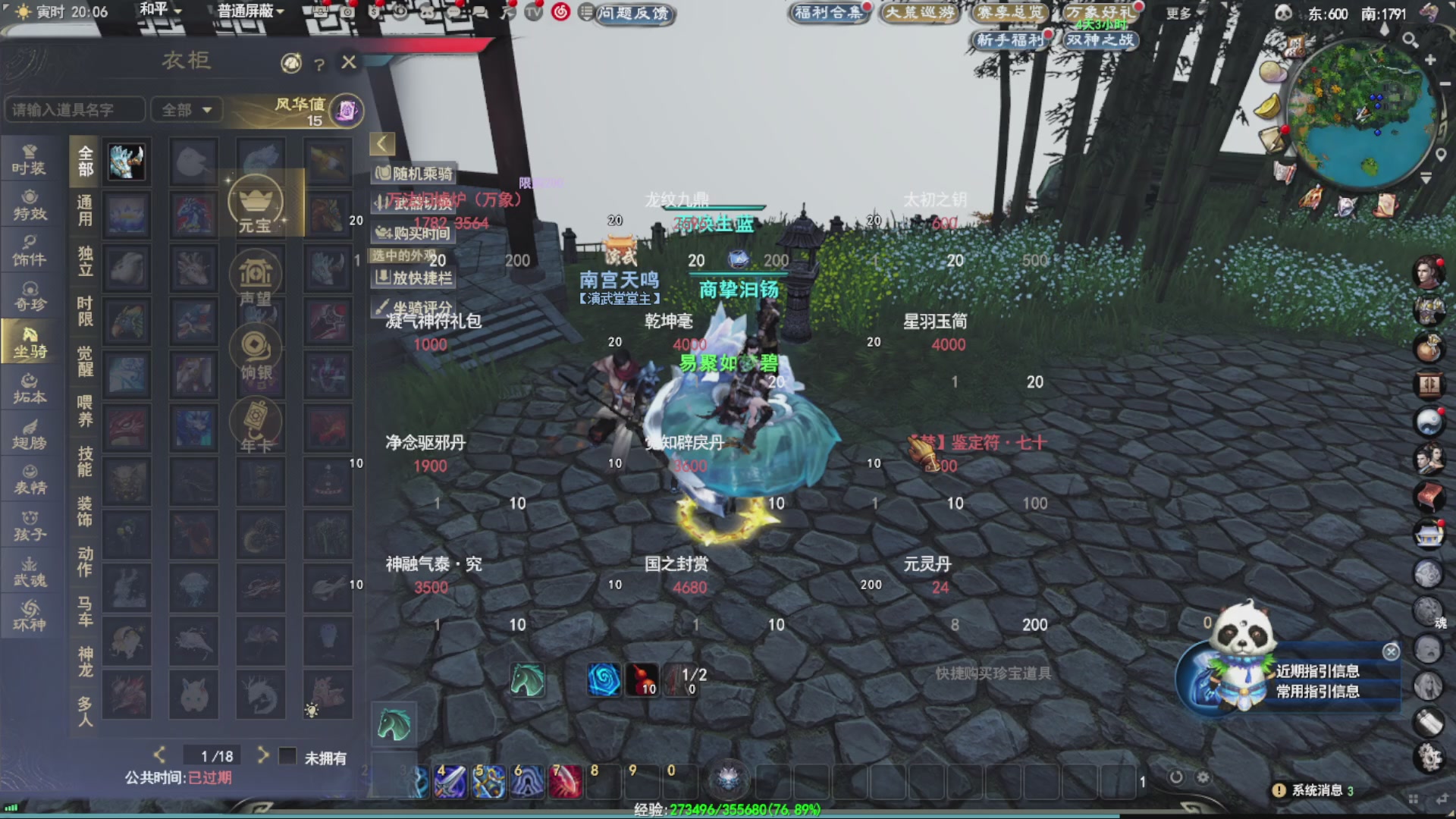Toggle the 未拥有 checkbox
This screenshot has width=1456, height=819.
(287, 756)
